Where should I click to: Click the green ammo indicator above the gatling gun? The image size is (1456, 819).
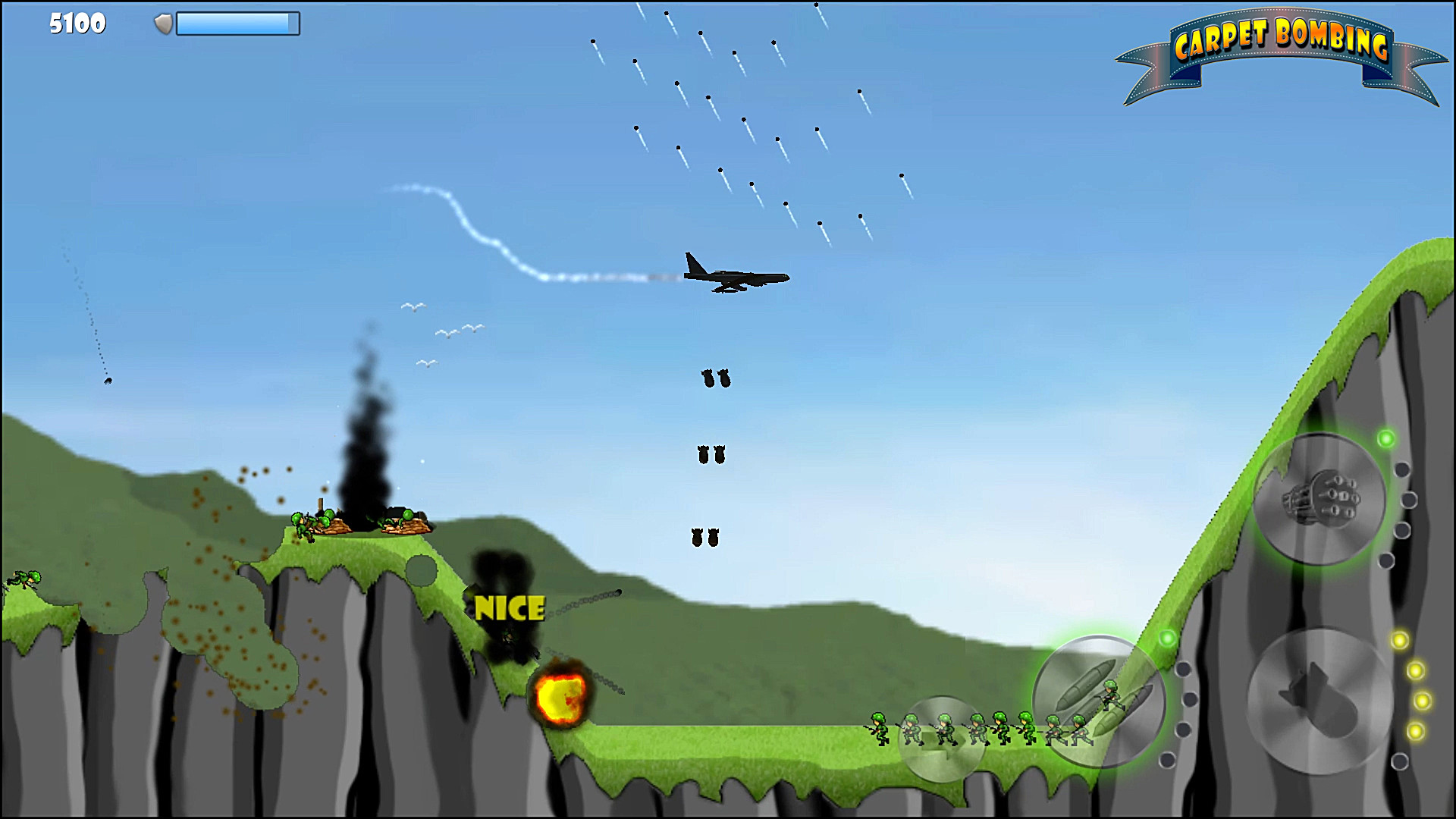1385,440
